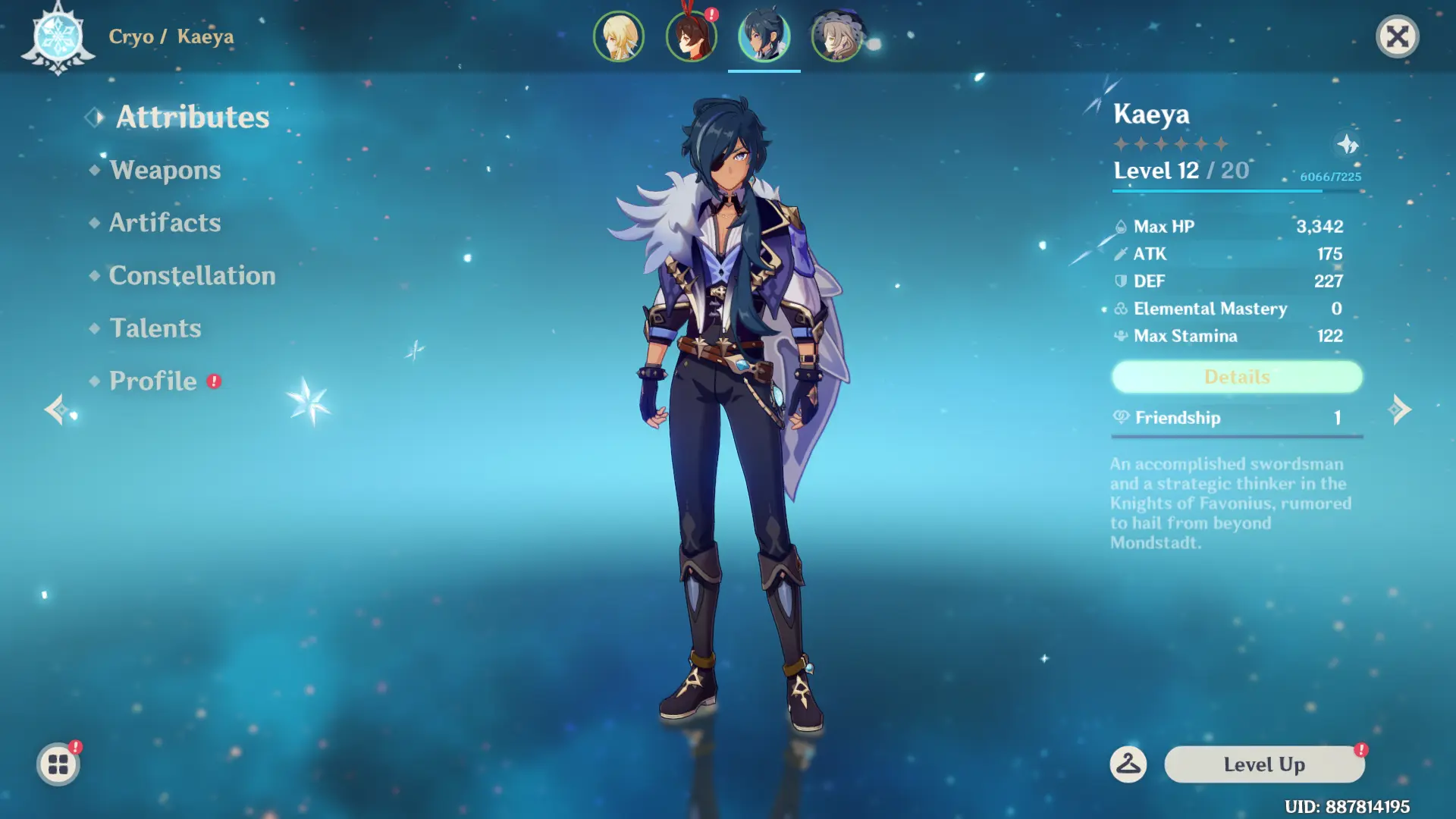Open the Talents menu
The image size is (1456, 819).
[x=155, y=328]
